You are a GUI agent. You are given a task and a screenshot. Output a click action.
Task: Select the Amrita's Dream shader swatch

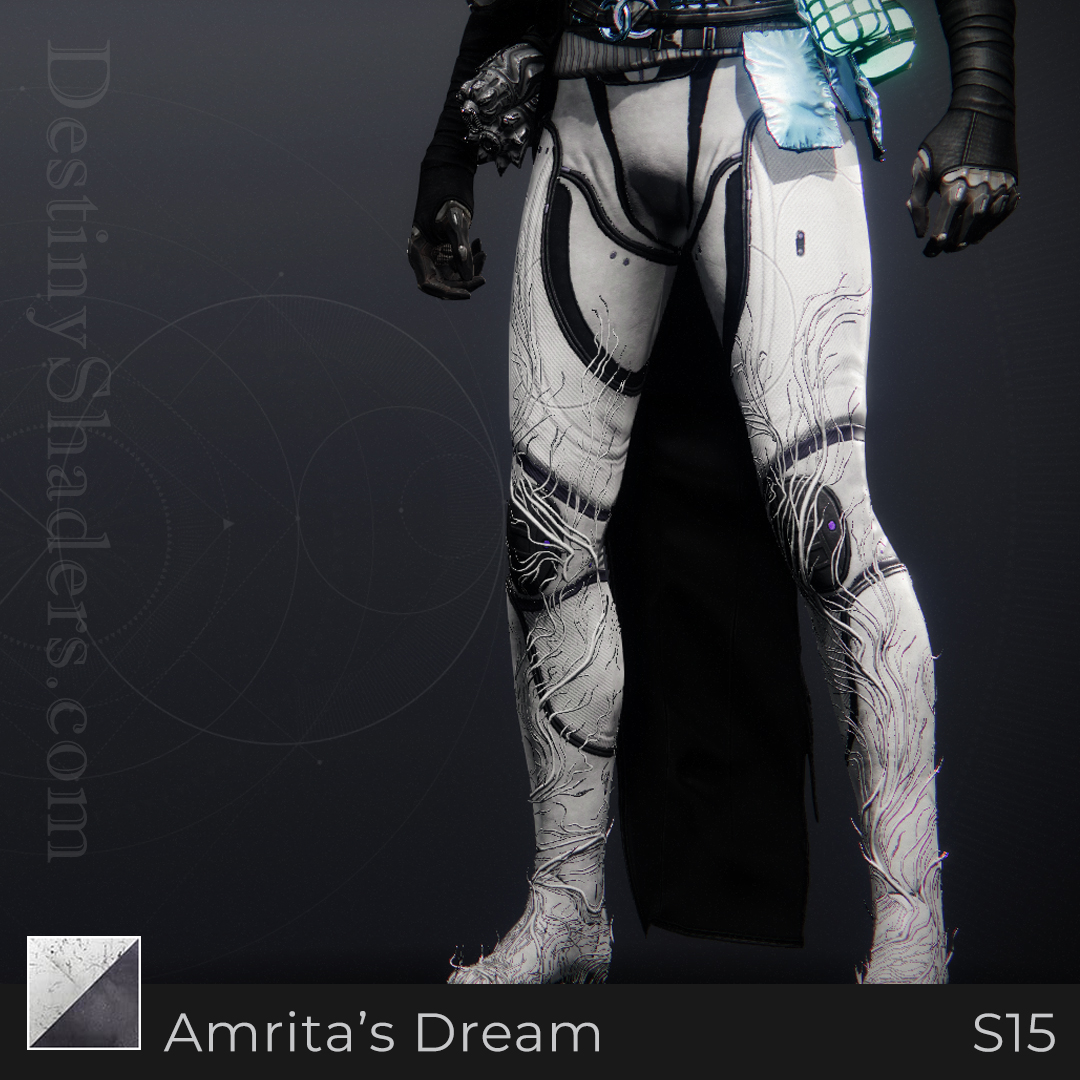coord(84,992)
